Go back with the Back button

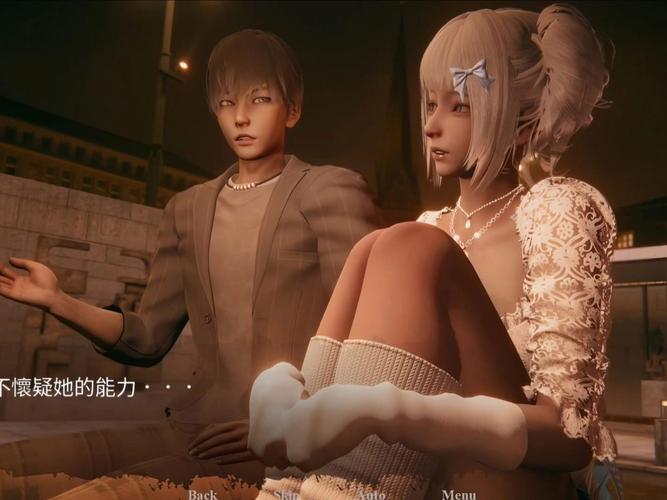coord(202,493)
